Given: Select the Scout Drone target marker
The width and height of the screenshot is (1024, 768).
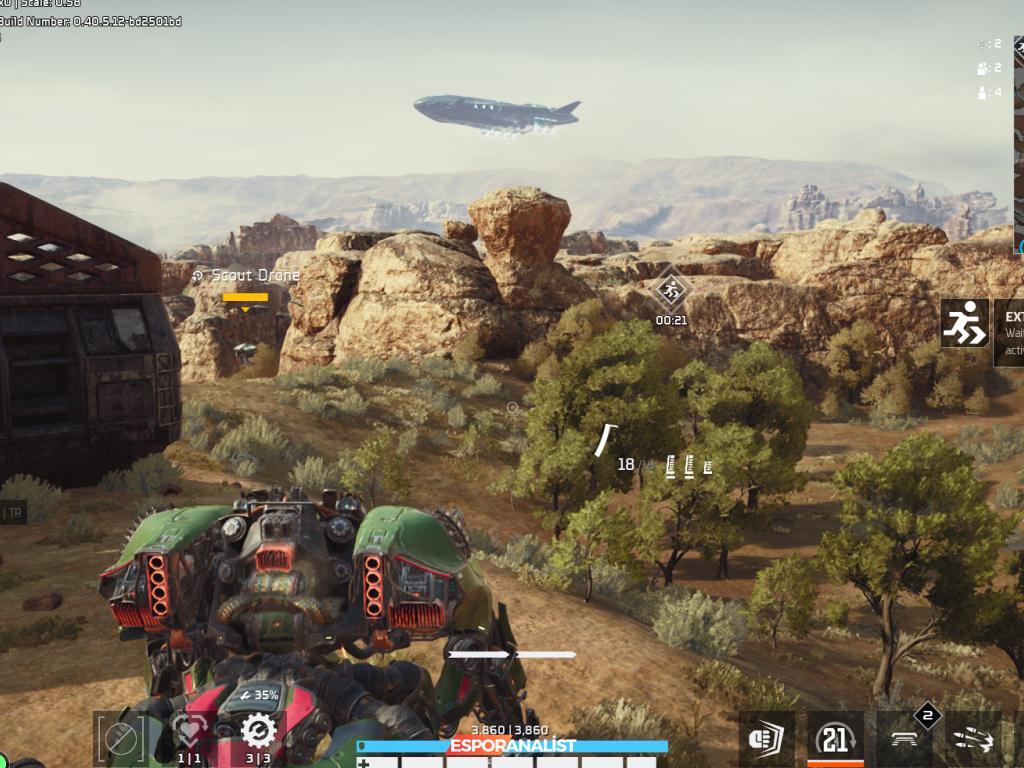Looking at the screenshot, I should pos(245,297).
